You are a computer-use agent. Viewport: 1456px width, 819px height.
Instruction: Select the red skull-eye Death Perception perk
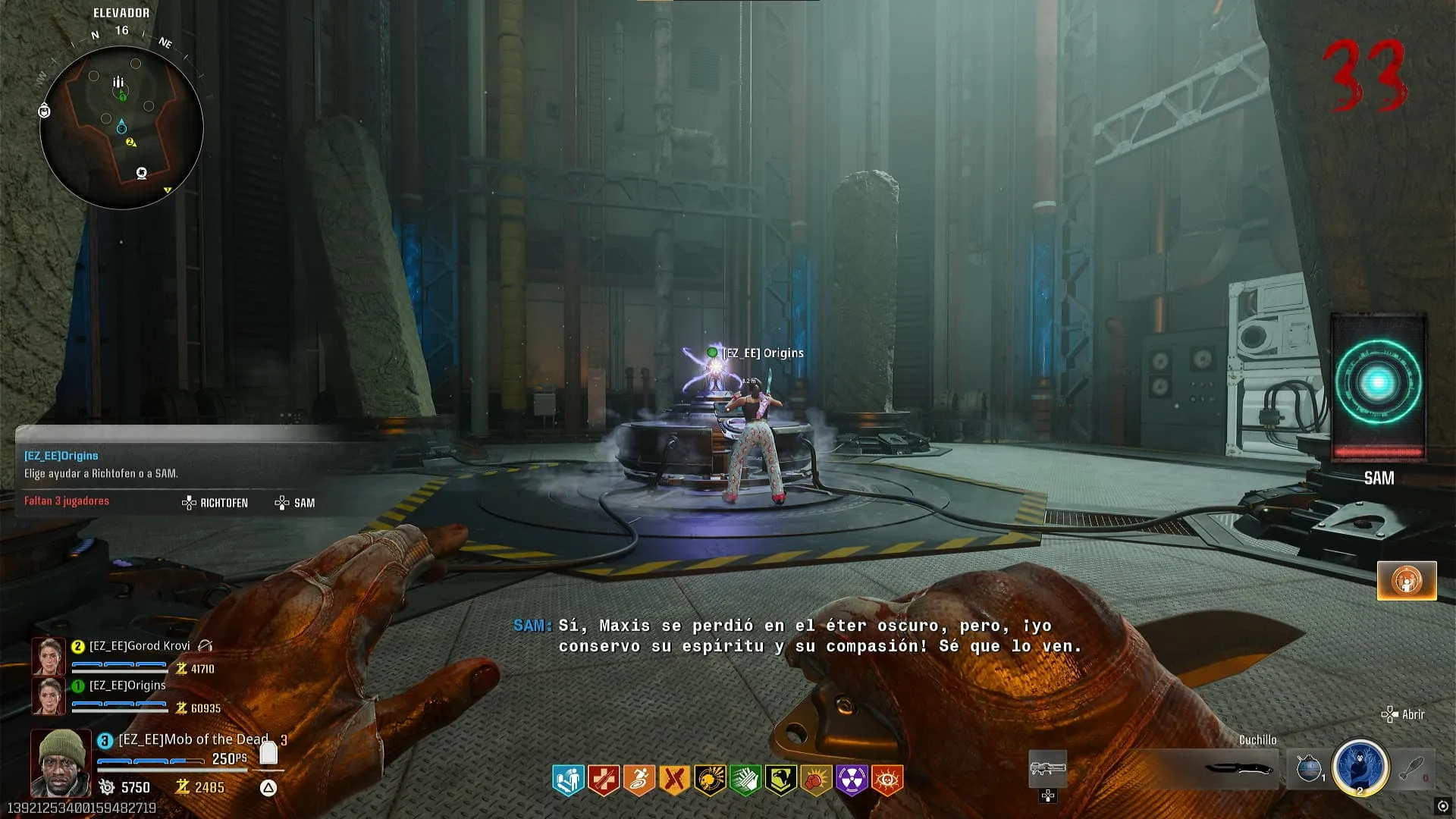pyautogui.click(x=887, y=780)
